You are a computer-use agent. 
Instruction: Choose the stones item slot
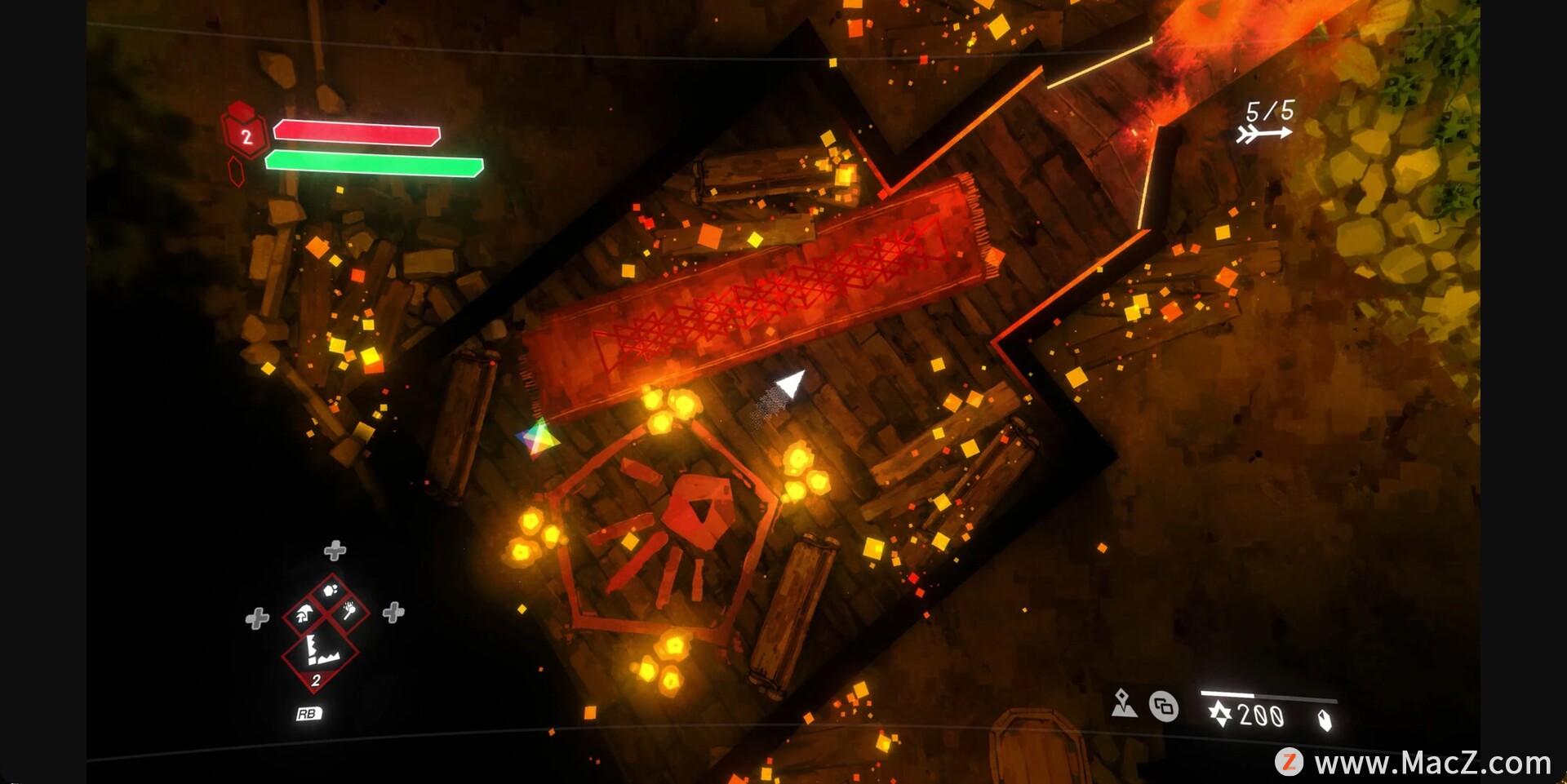pyautogui.click(x=331, y=590)
